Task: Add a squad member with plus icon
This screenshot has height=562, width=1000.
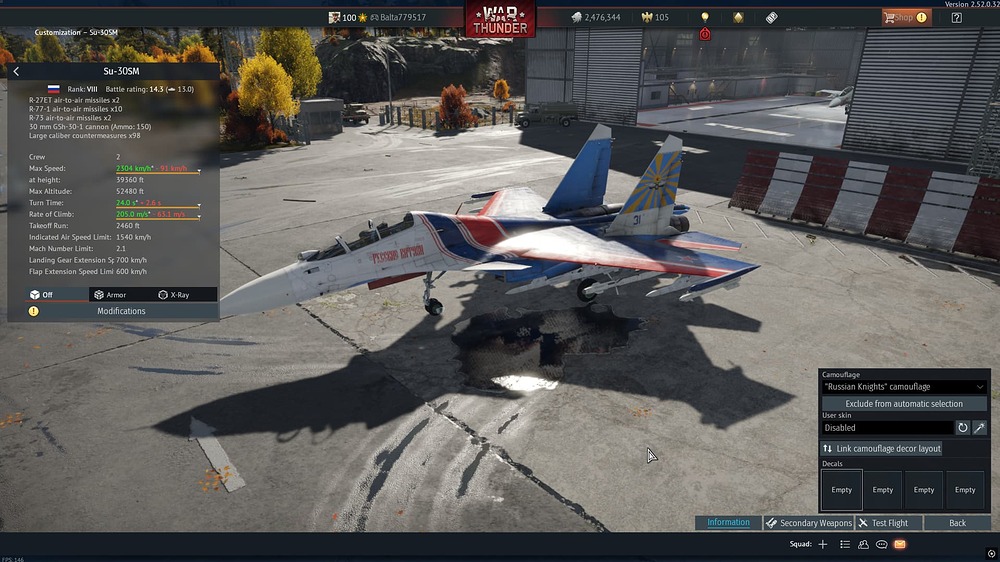Action: pos(823,545)
